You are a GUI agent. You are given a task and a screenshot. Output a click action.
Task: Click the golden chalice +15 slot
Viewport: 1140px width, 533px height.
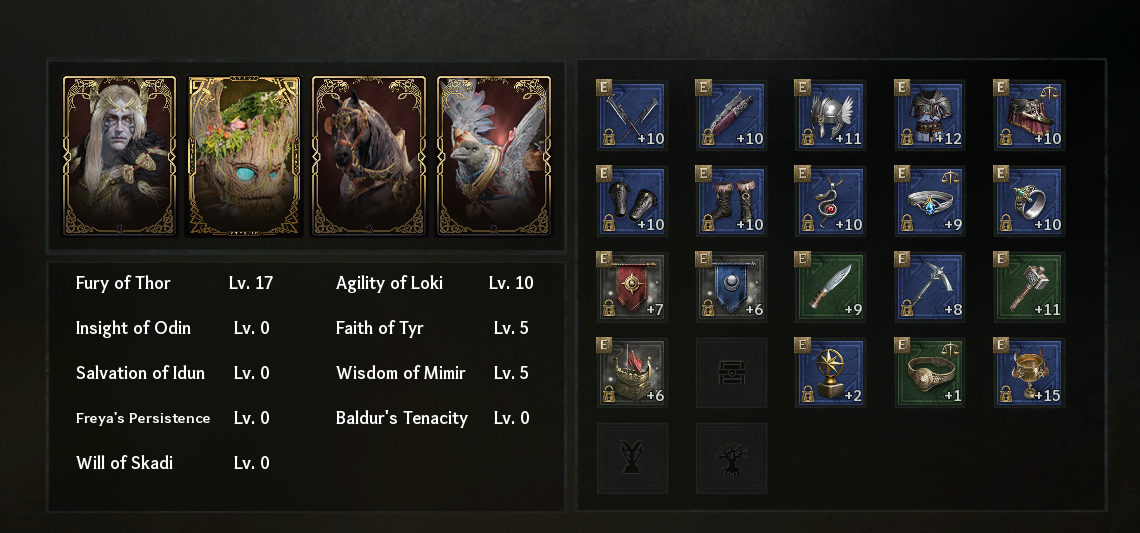[1029, 372]
